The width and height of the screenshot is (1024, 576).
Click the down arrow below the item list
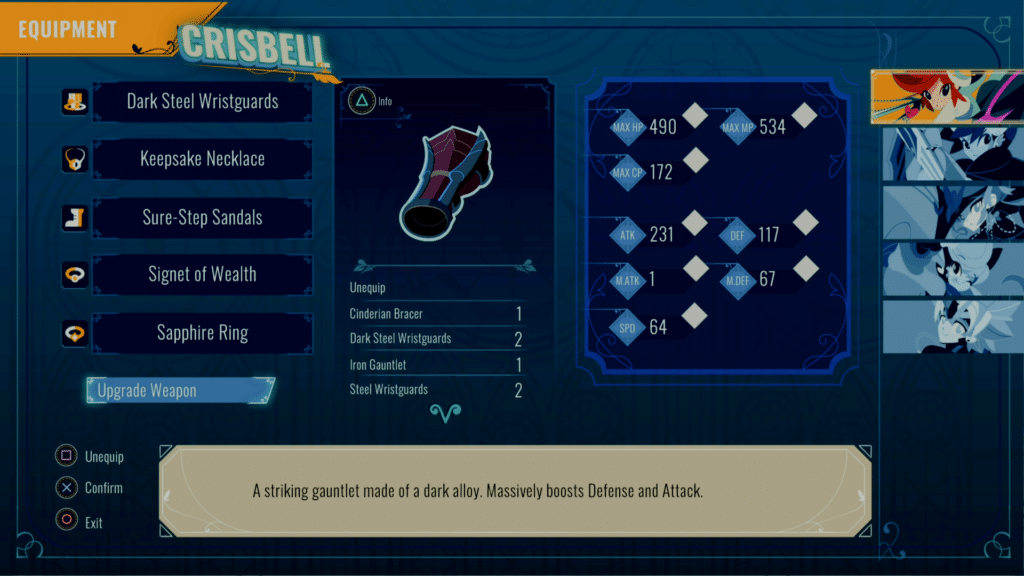click(x=444, y=412)
